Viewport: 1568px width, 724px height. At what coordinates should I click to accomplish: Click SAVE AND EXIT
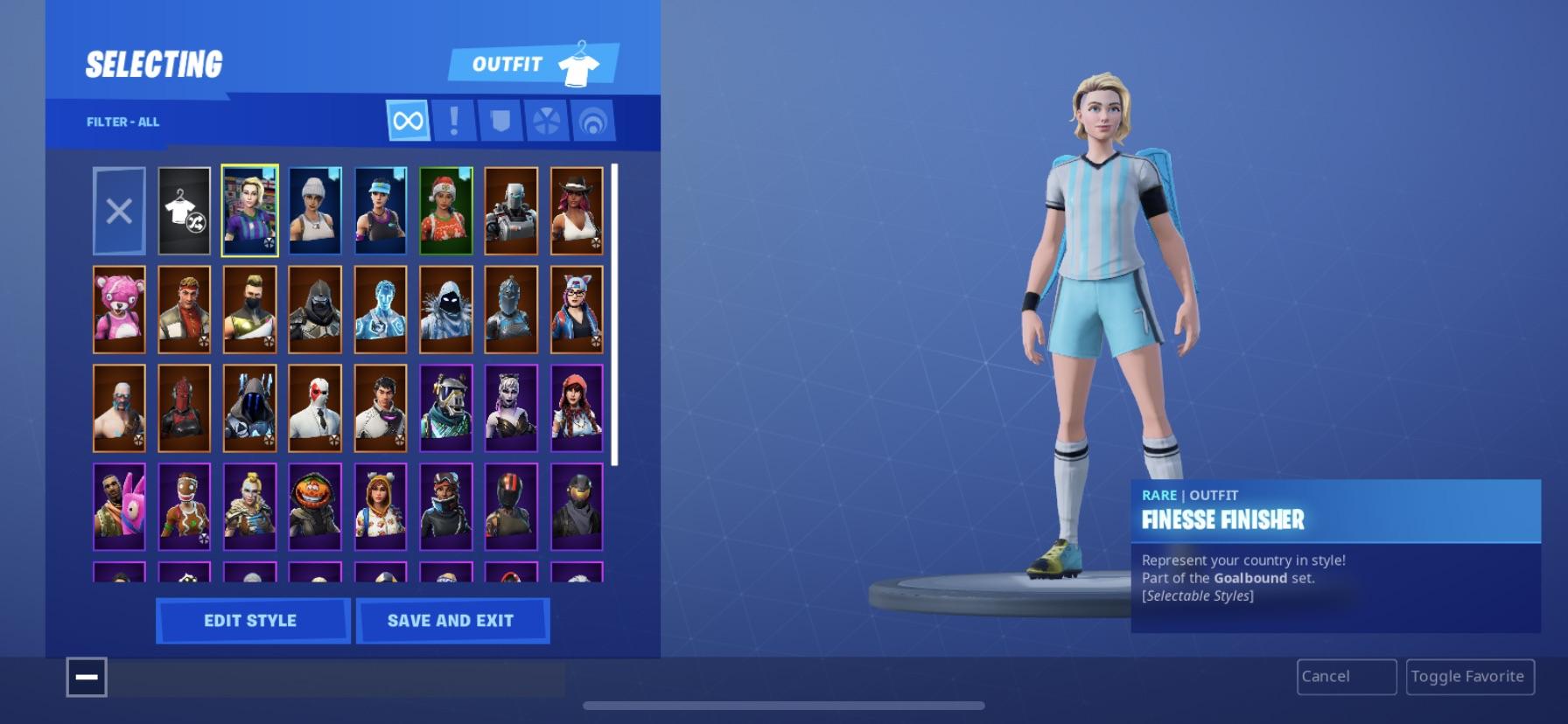point(452,621)
